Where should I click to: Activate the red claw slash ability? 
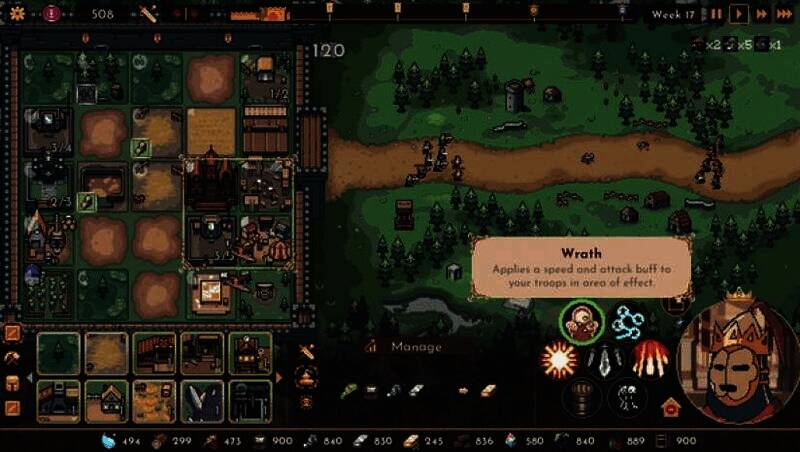click(651, 357)
